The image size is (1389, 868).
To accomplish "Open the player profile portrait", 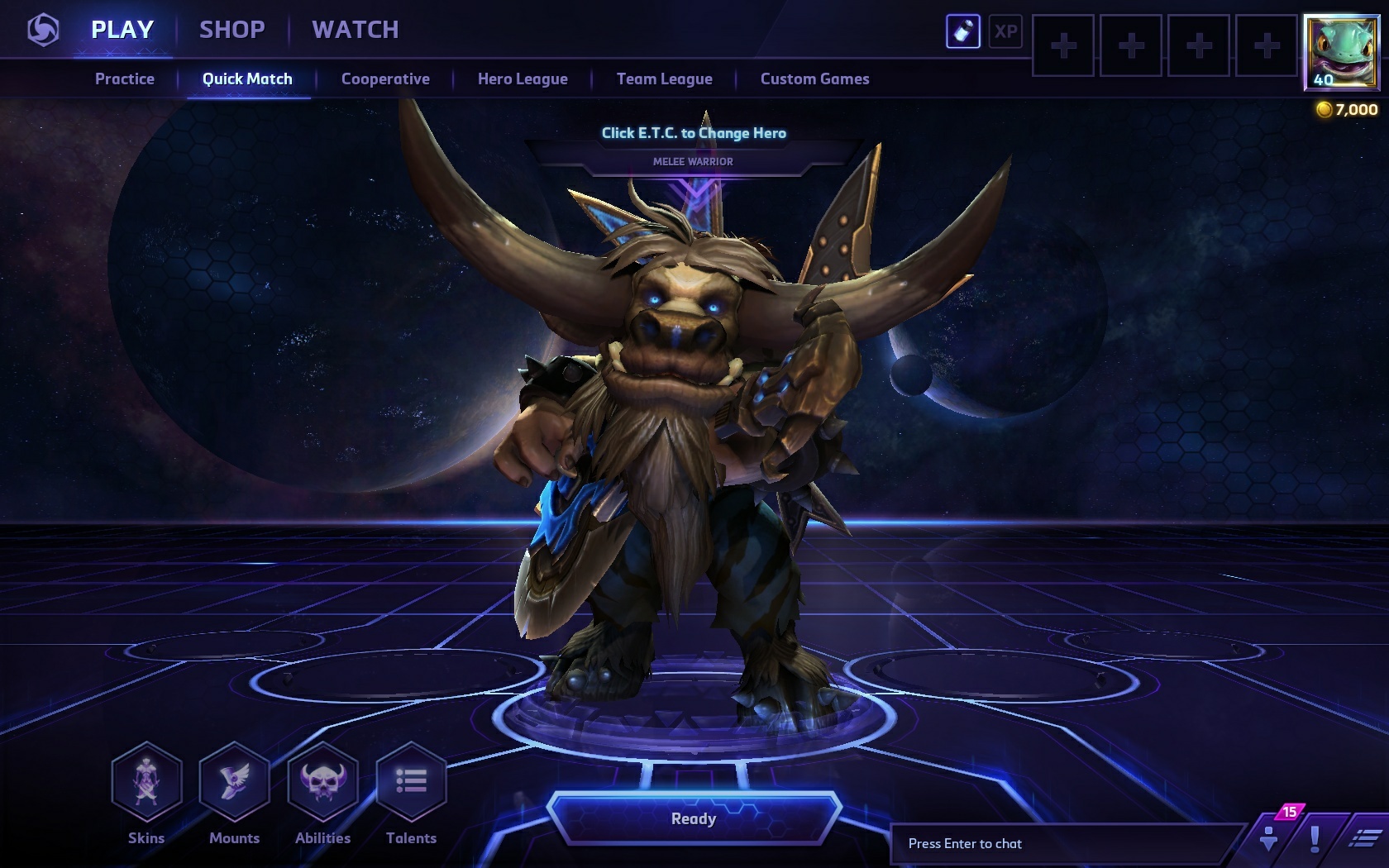I will pyautogui.click(x=1341, y=51).
